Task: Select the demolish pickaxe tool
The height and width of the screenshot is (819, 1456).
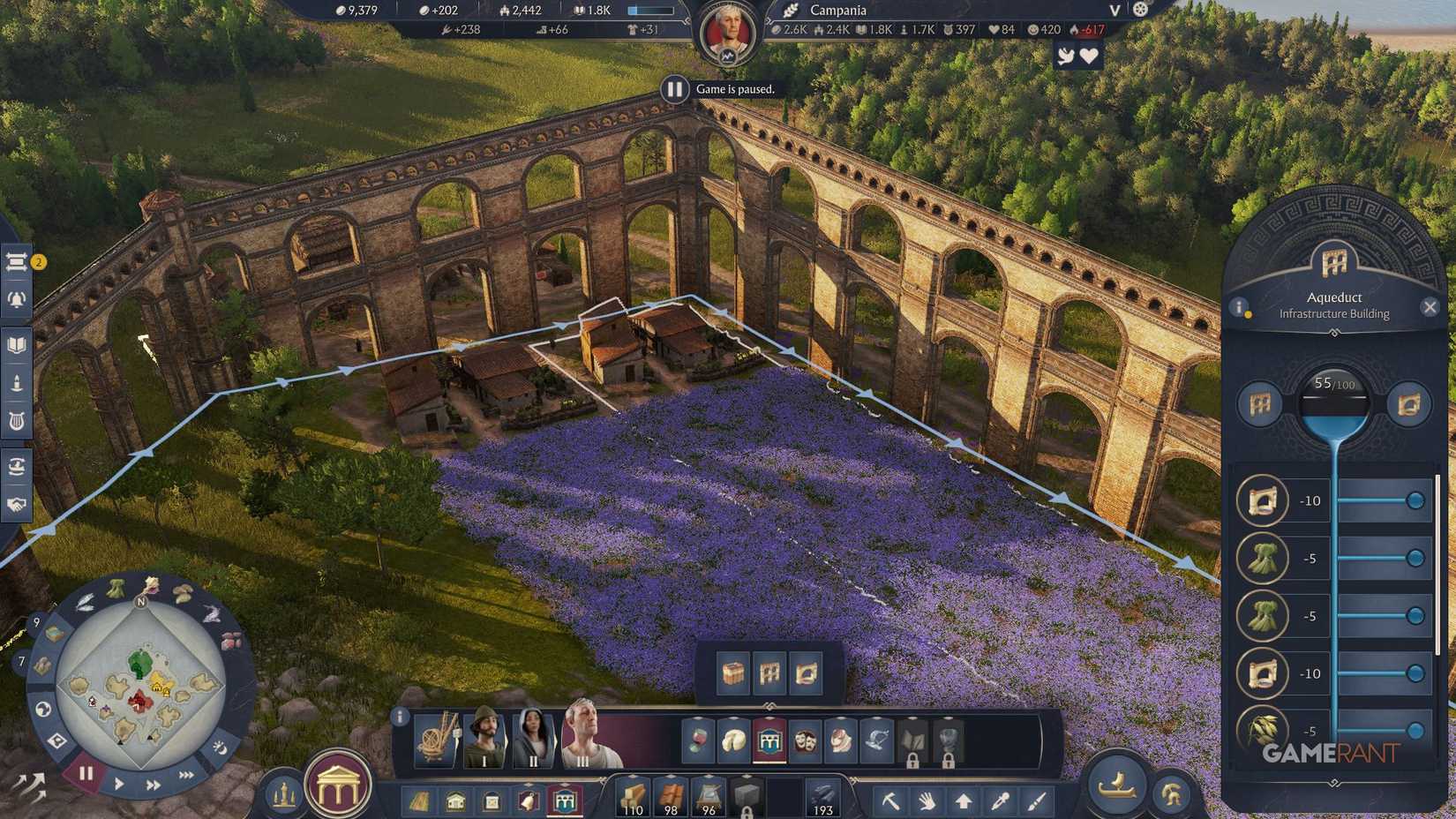Action: (x=891, y=802)
